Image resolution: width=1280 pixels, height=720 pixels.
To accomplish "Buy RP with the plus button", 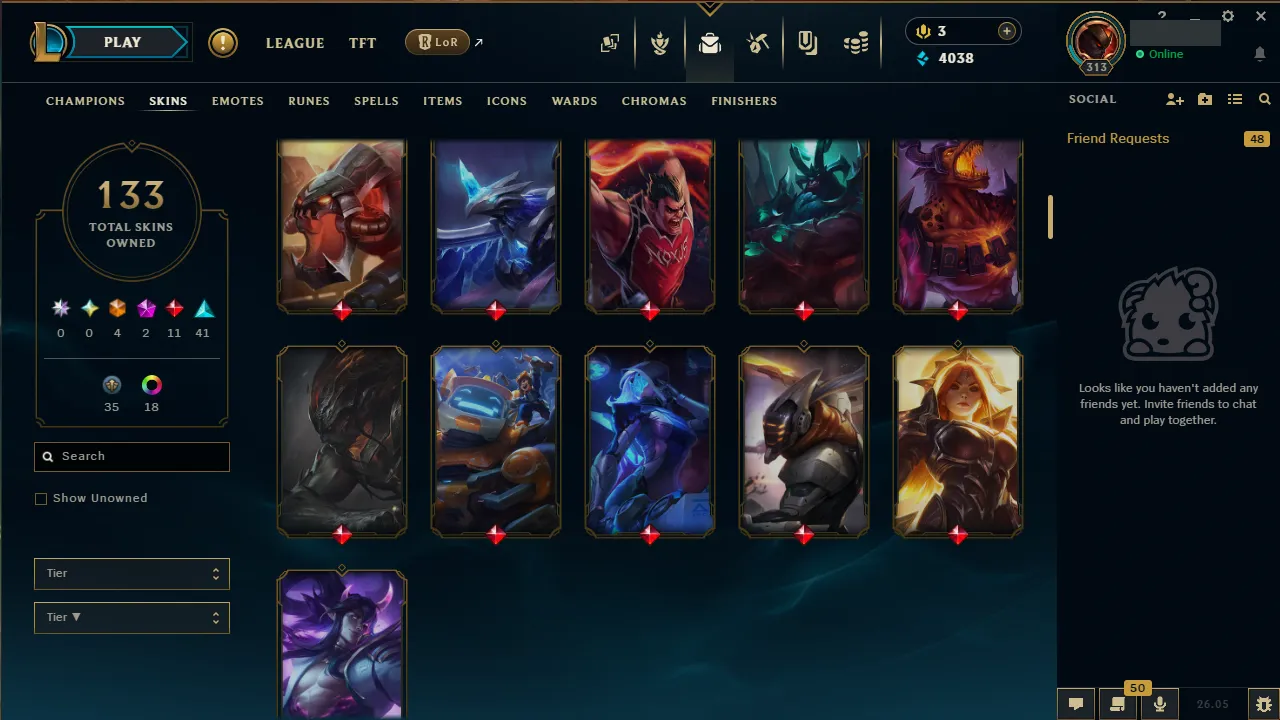I will coord(1006,31).
